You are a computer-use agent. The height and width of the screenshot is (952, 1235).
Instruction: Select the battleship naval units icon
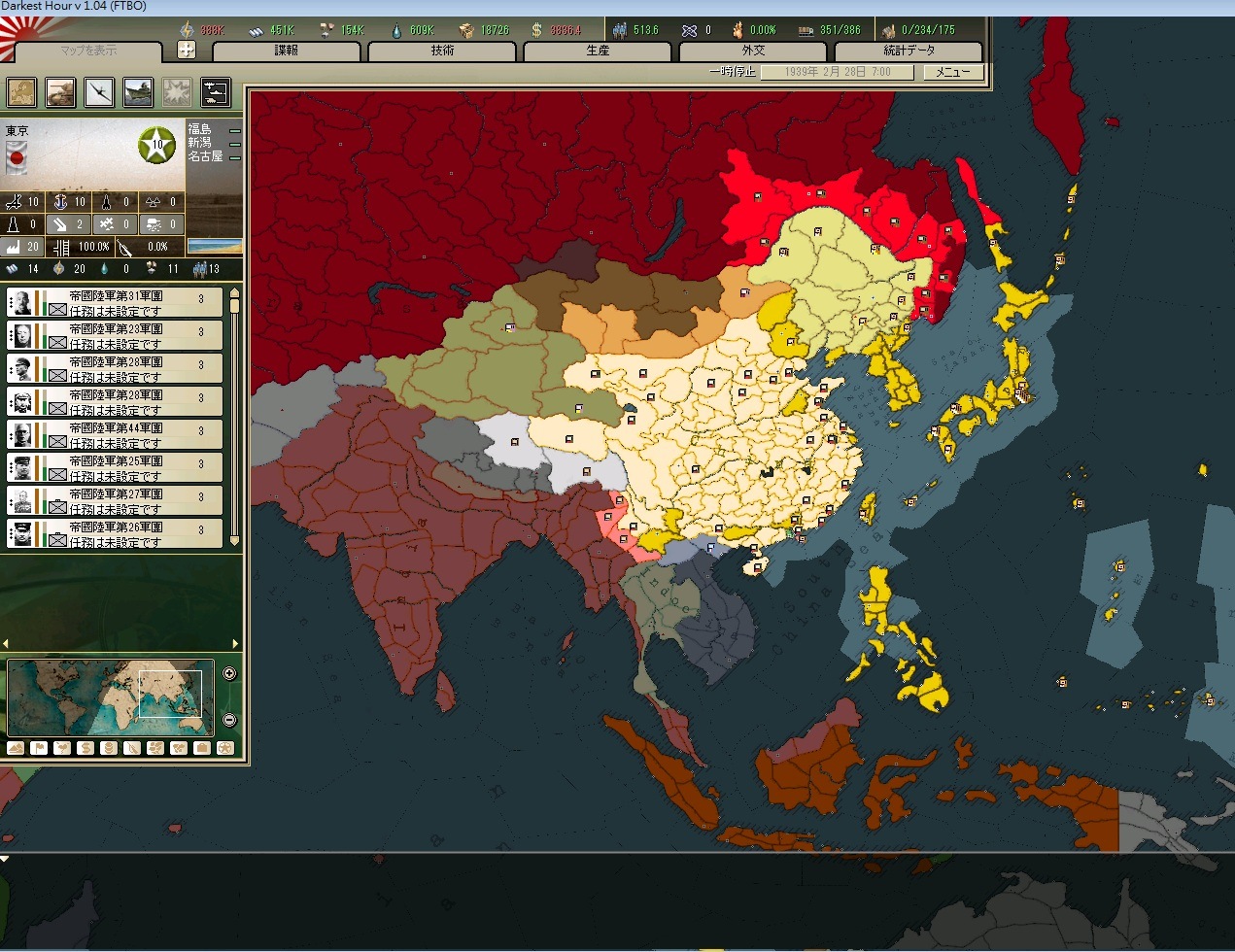(138, 92)
